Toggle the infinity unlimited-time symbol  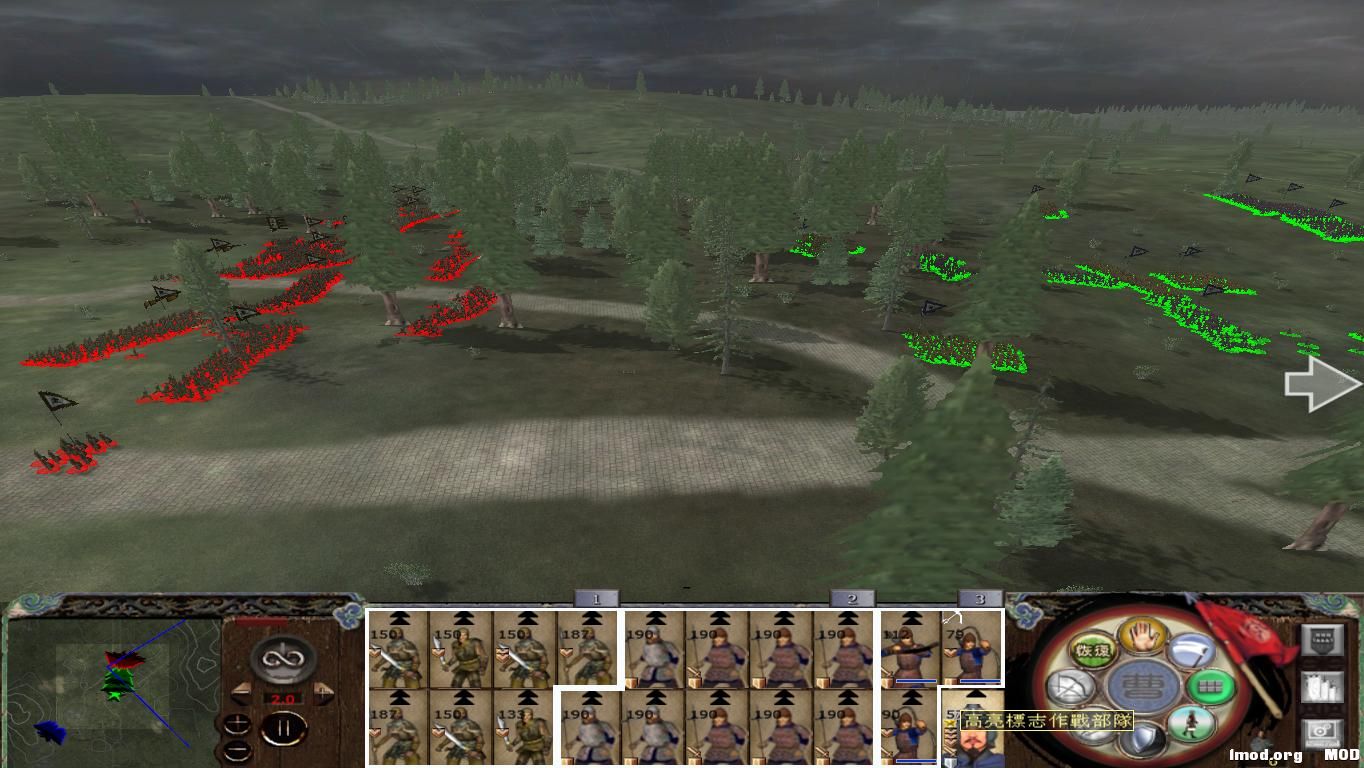(282, 657)
